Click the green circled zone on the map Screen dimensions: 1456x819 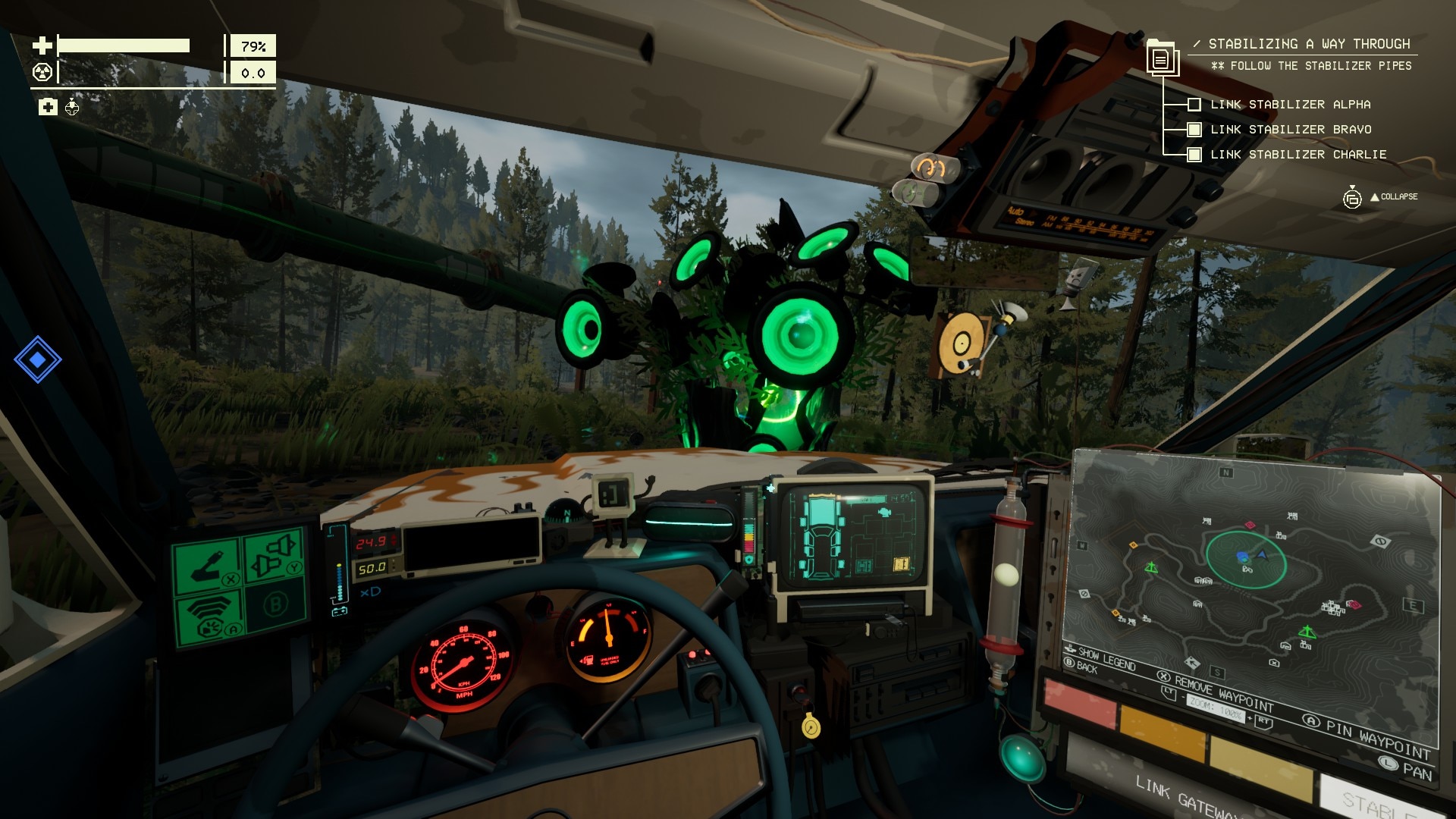tap(1246, 560)
